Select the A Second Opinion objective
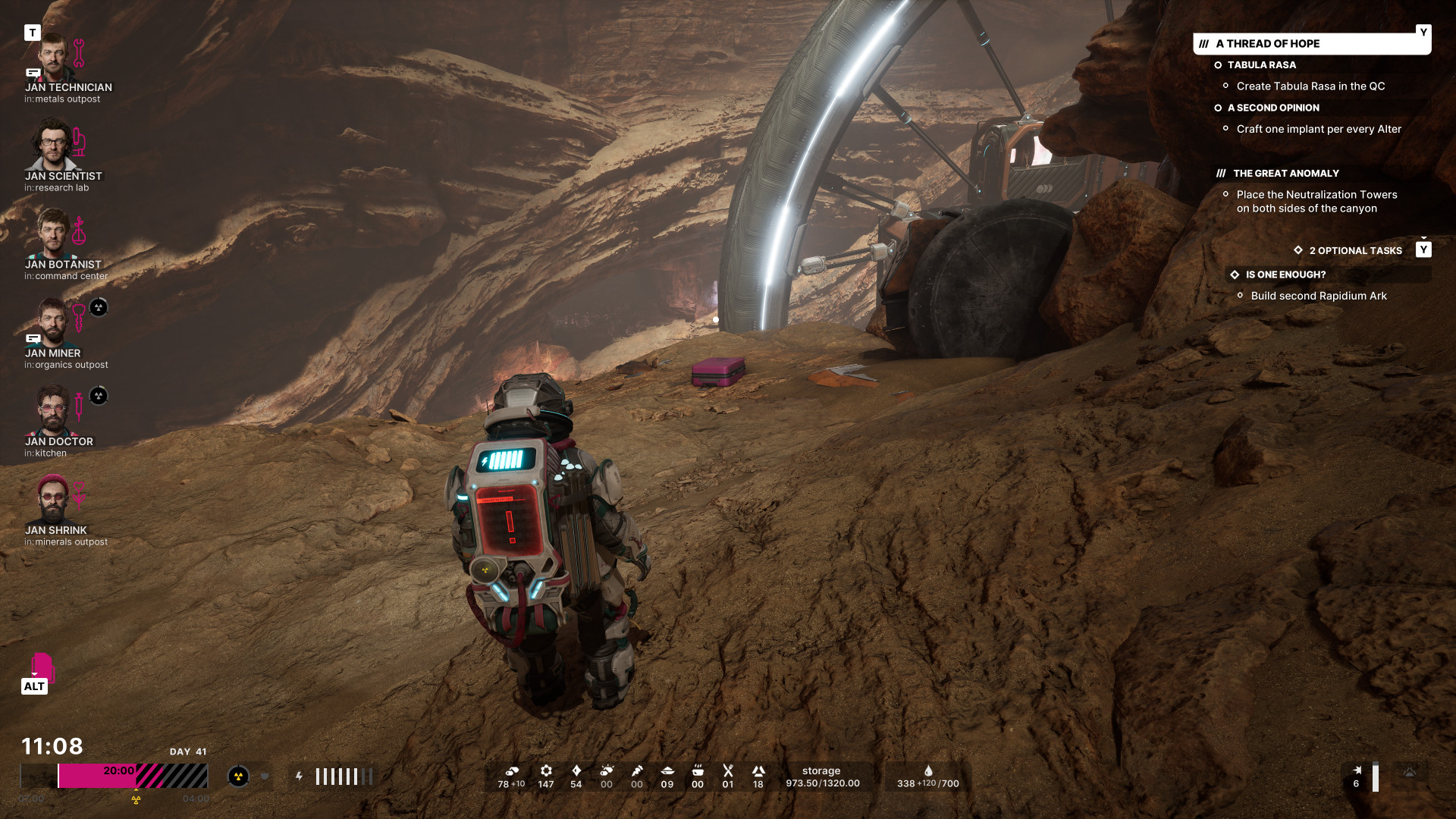 pos(1272,108)
